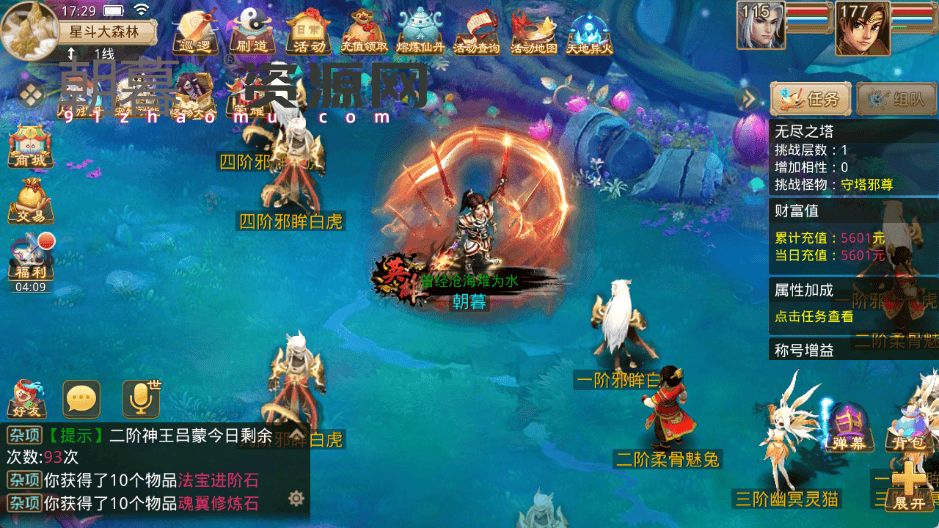Open chat settings with the gear icon
The image size is (939, 528).
[x=296, y=498]
